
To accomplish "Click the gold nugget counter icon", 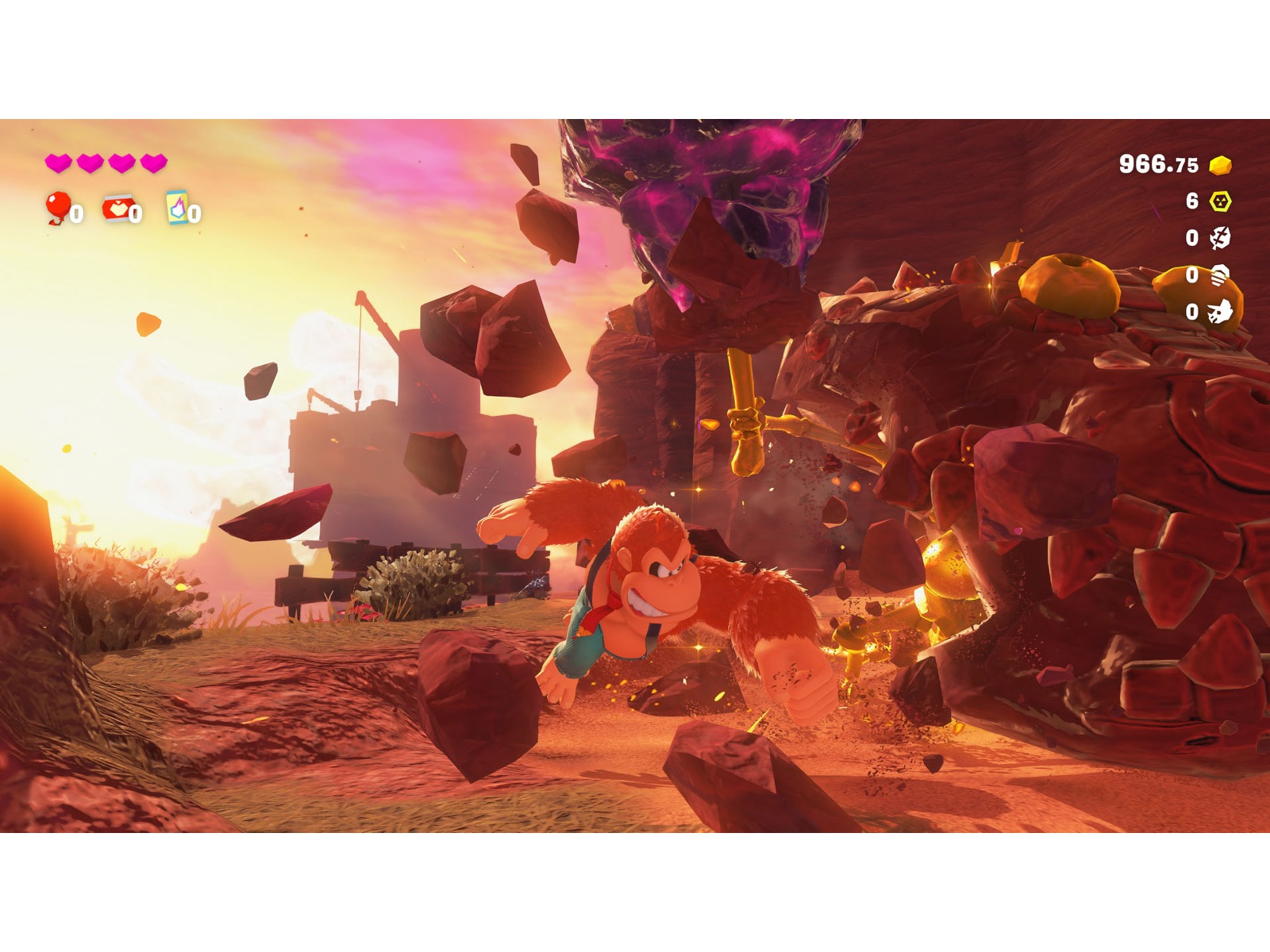I will (1220, 163).
